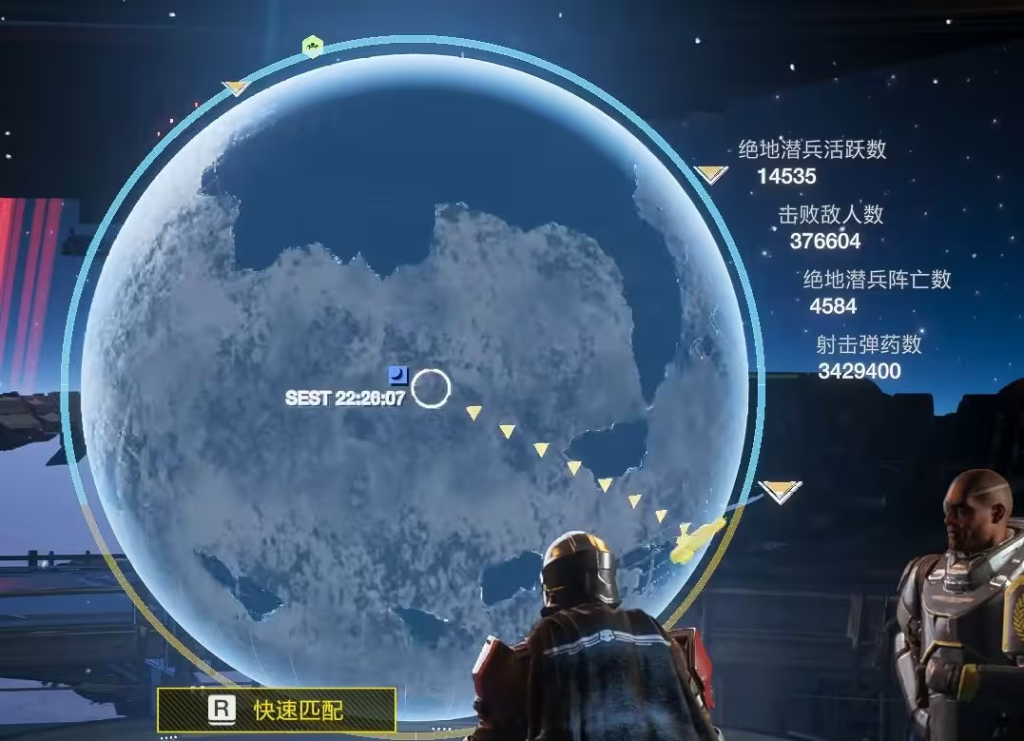
Task: Click the blue crescent moon night indicator
Action: 398,375
